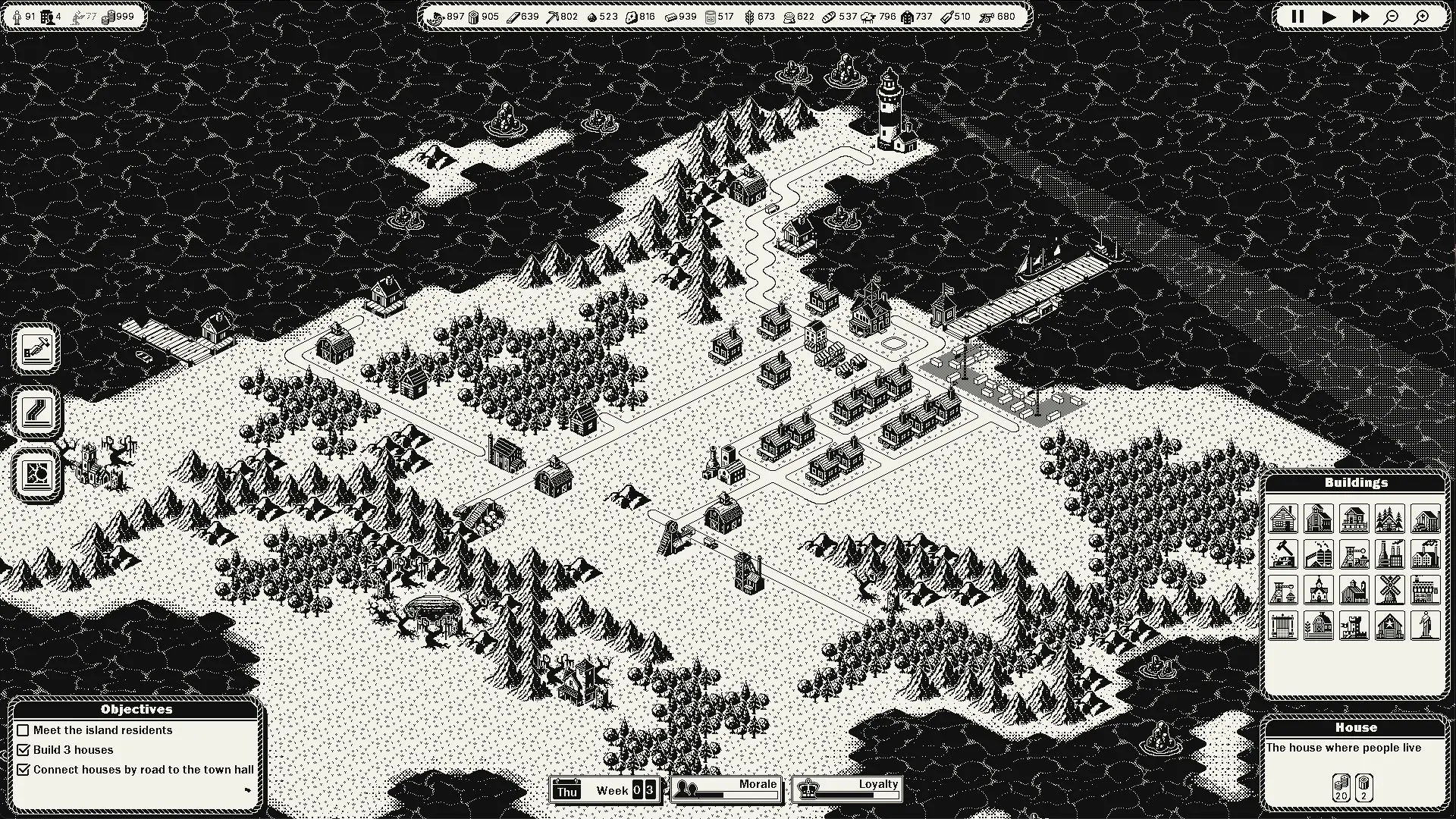Open the hammer build tool
The width and height of the screenshot is (1456, 819).
tap(36, 349)
